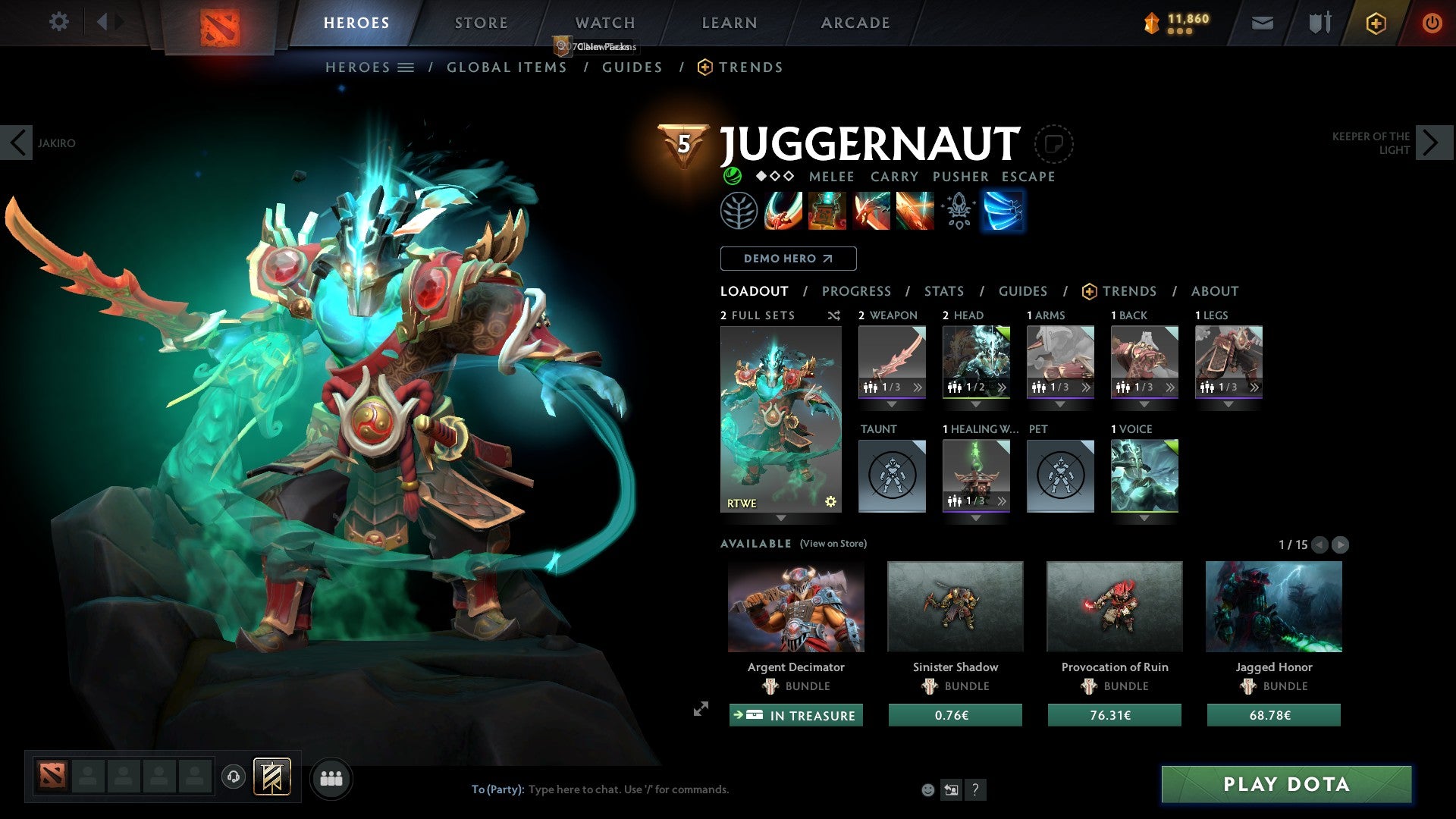Toggle the loadout shuffle icon
This screenshot has width=1456, height=819.
834,315
